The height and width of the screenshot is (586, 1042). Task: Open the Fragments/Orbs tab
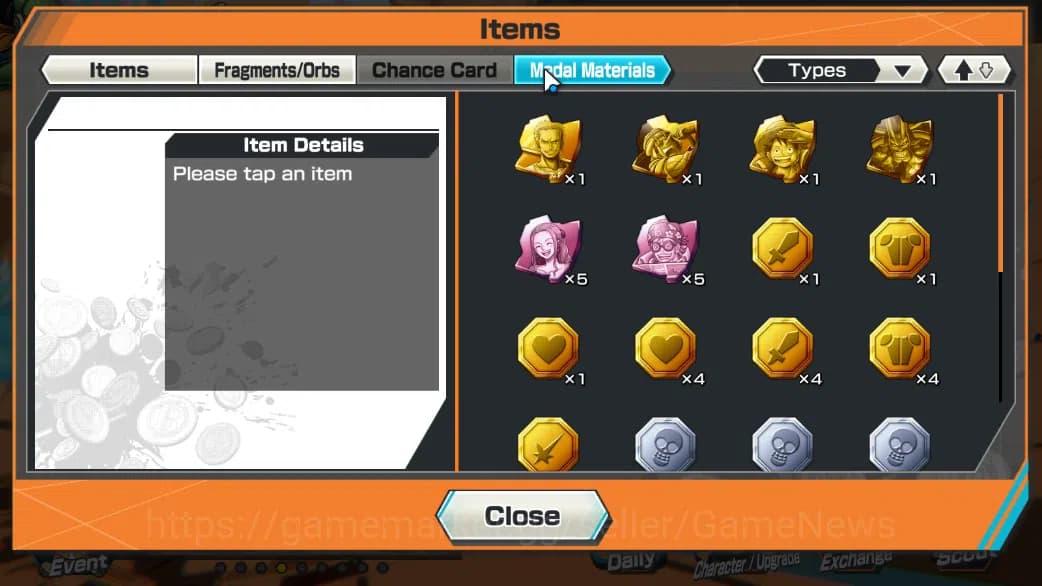[x=277, y=70]
